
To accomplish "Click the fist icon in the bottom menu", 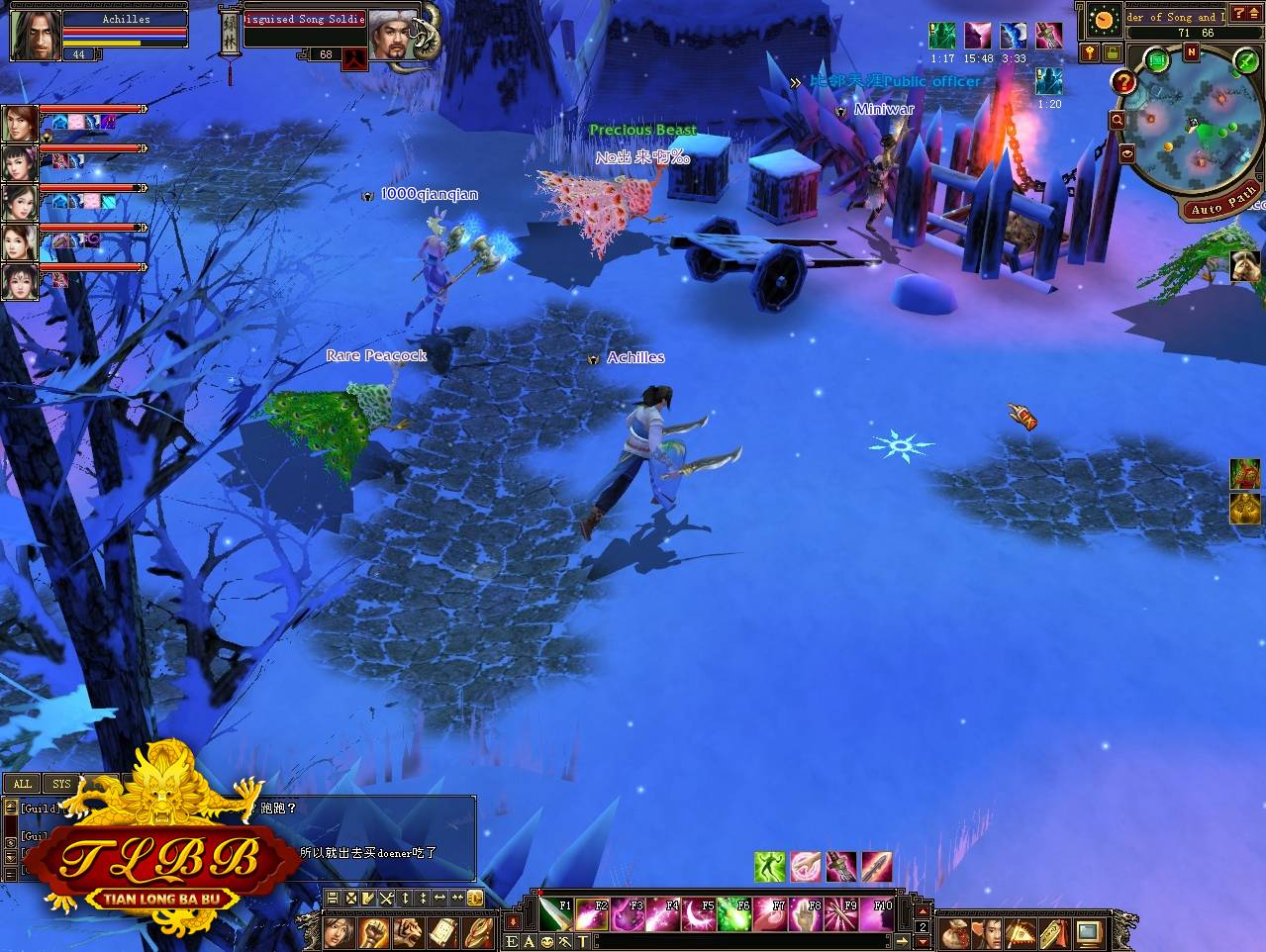I will (x=373, y=932).
